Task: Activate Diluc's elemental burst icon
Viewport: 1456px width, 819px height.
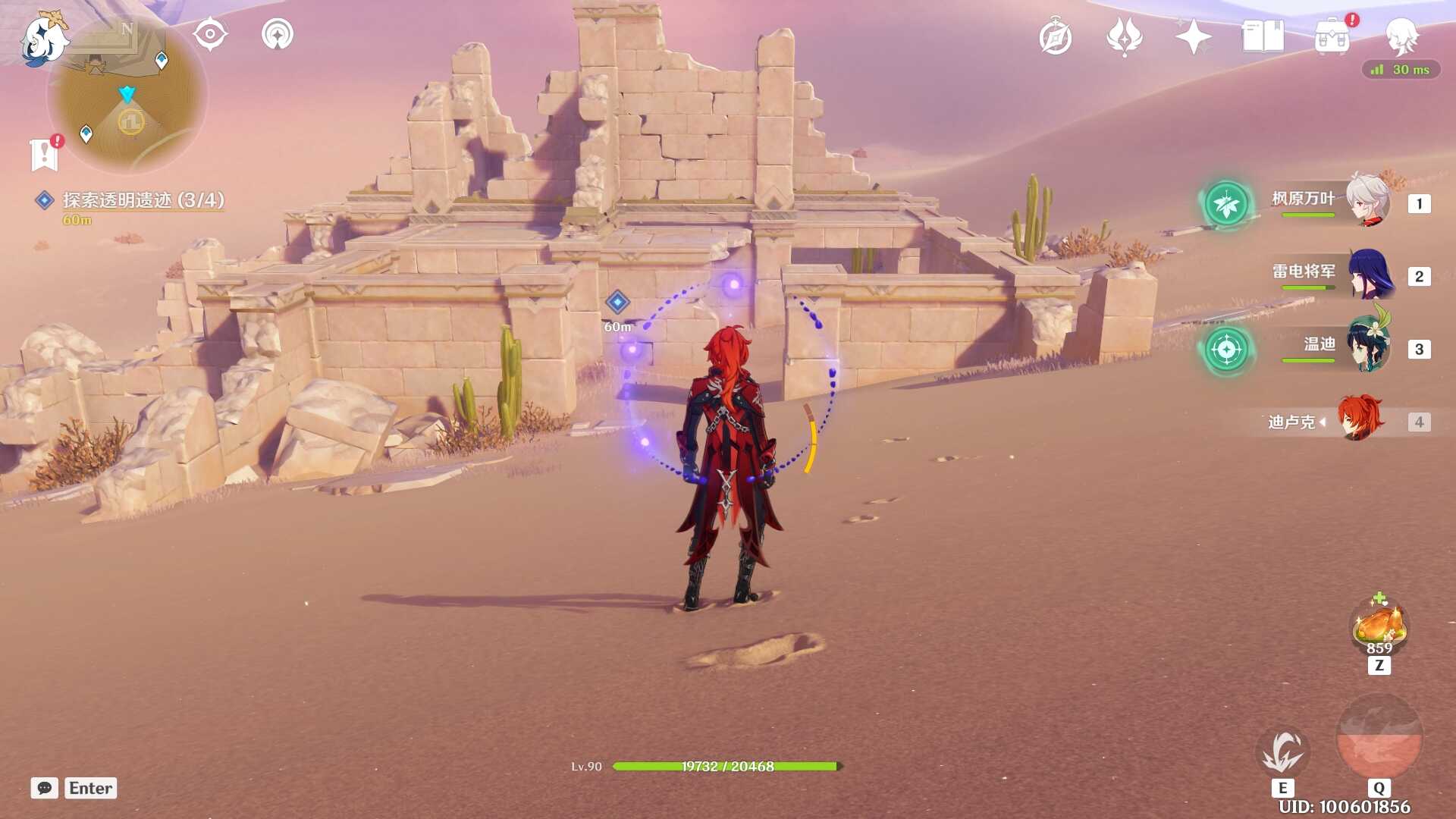Action: (x=1379, y=738)
